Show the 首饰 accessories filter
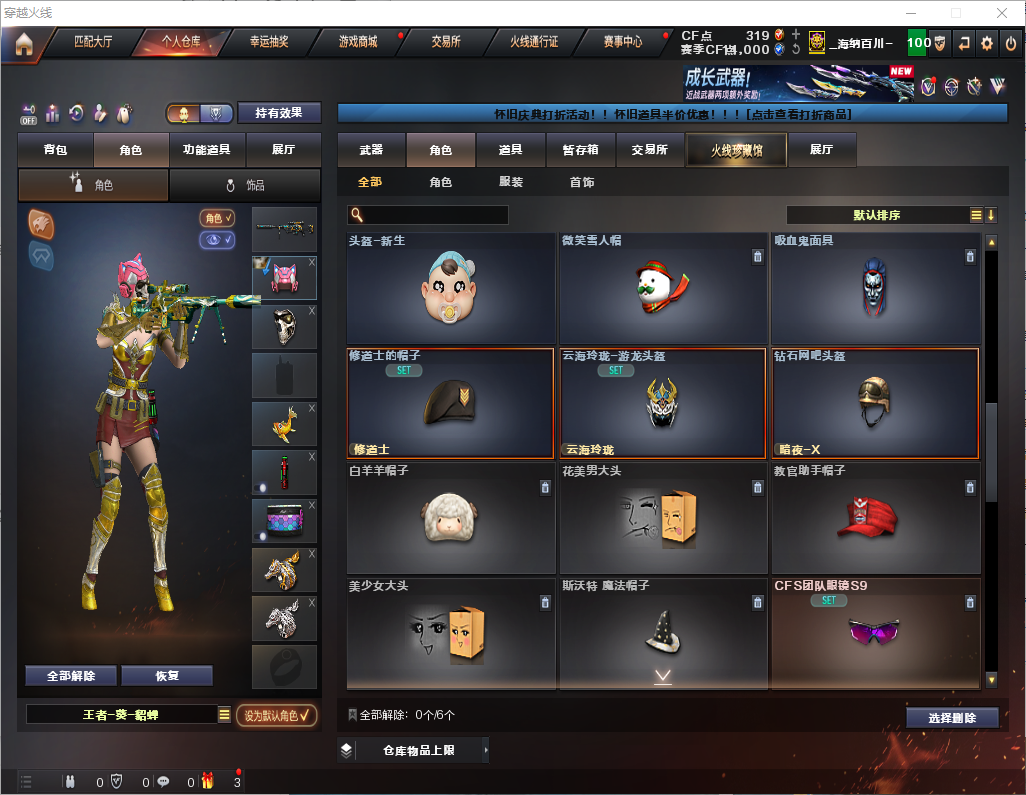 pyautogui.click(x=581, y=182)
